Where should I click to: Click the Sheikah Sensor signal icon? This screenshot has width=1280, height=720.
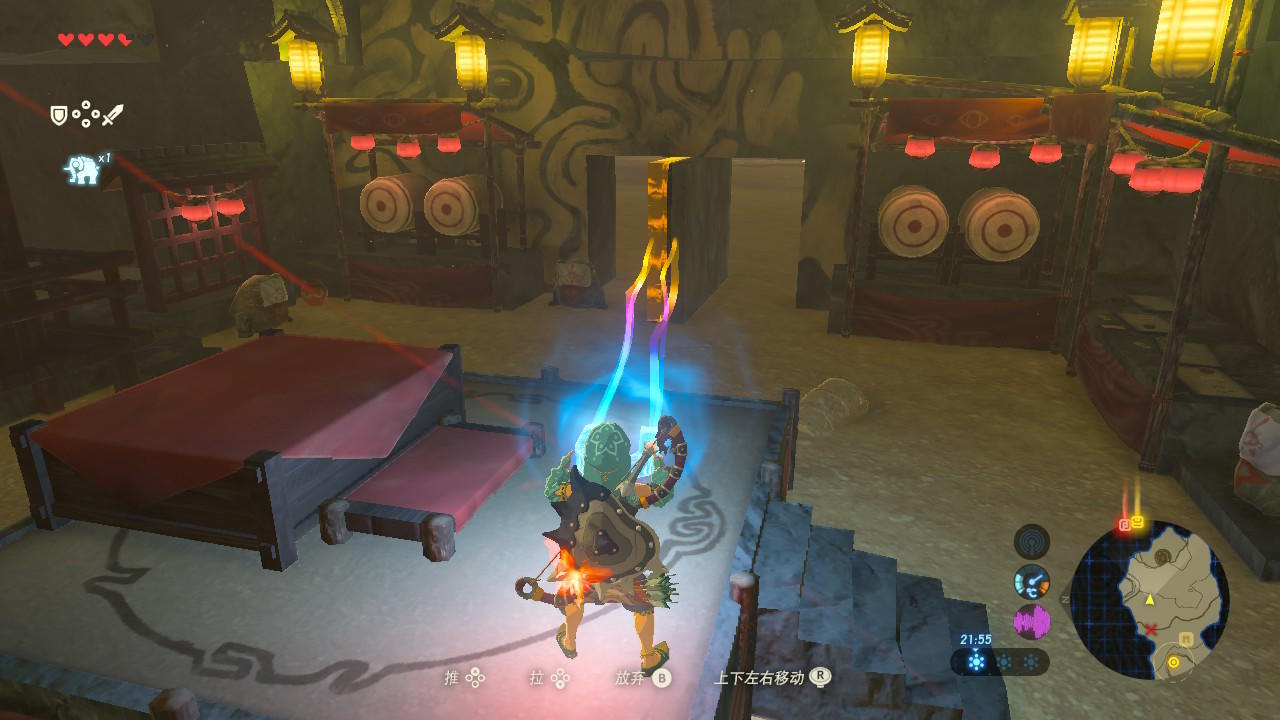coord(1031,542)
